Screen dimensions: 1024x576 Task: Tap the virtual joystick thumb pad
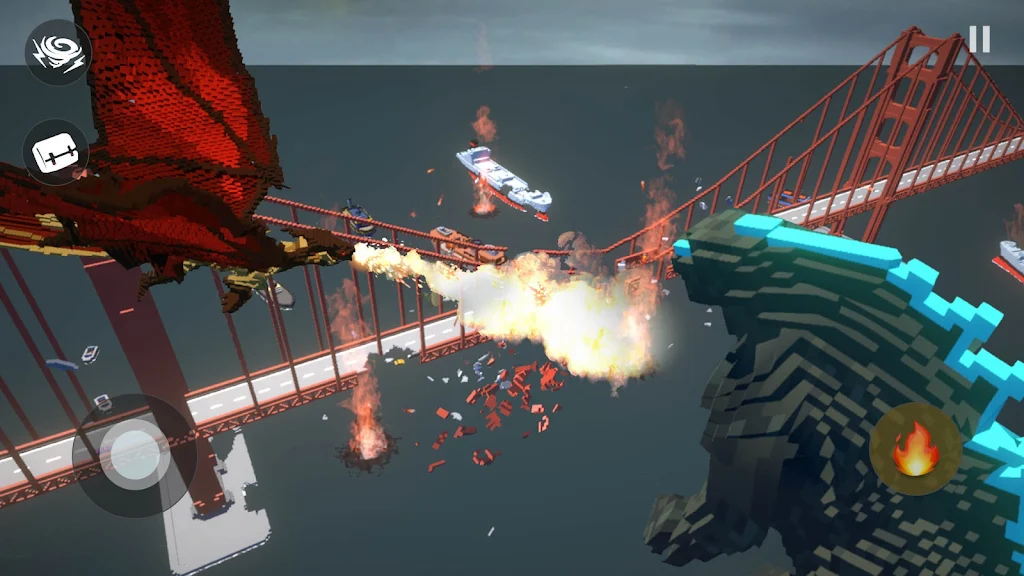(135, 455)
